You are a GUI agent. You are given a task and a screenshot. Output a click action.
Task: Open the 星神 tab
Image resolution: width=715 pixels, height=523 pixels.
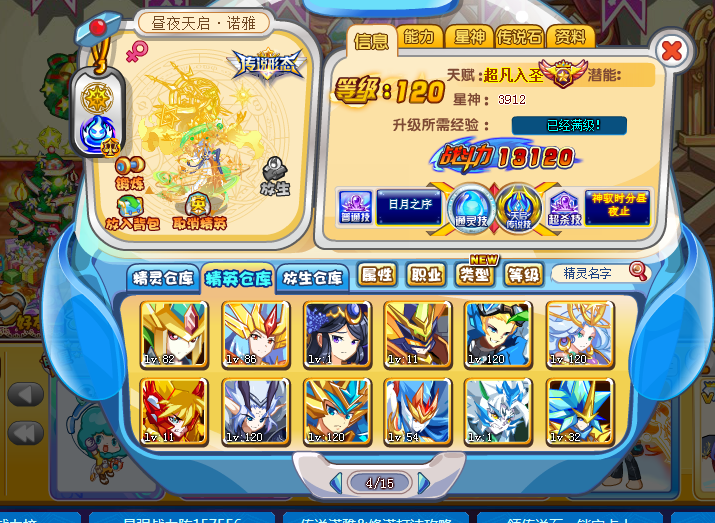click(x=468, y=37)
